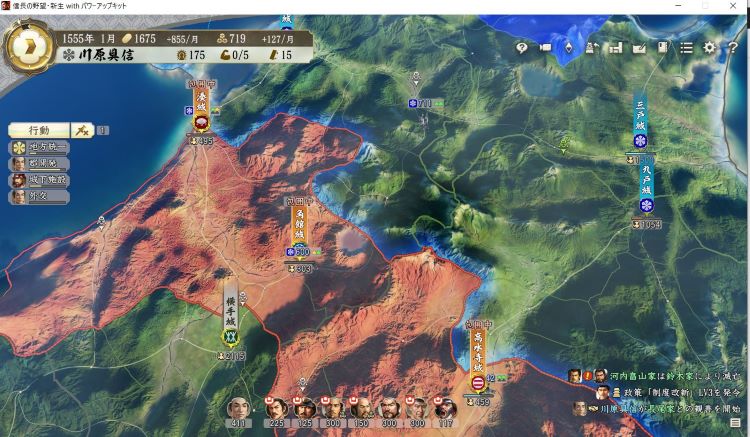Open the book records icon
750x437 pixels.
(x=662, y=47)
